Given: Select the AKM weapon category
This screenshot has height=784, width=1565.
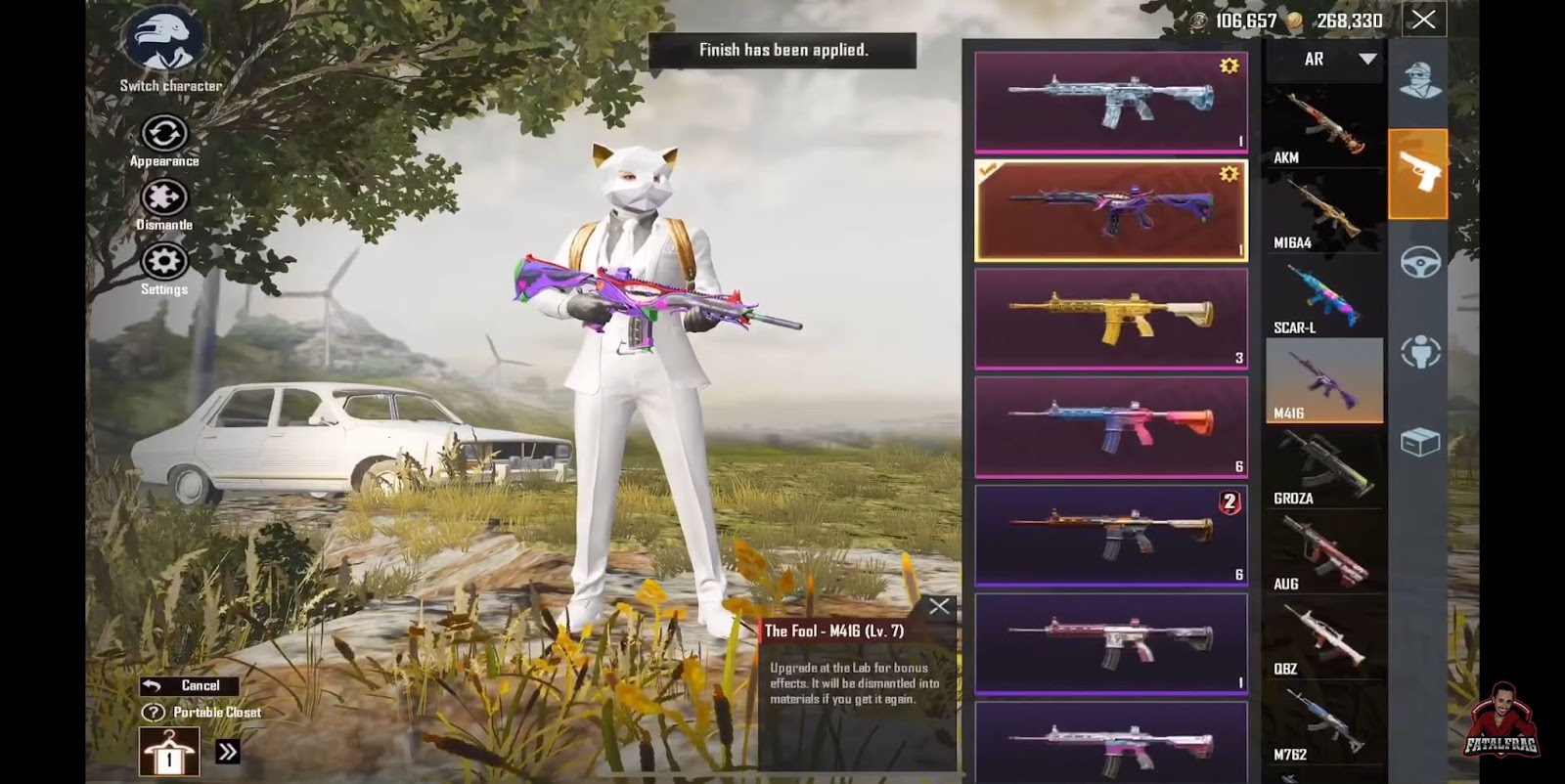Looking at the screenshot, I should tap(1323, 127).
